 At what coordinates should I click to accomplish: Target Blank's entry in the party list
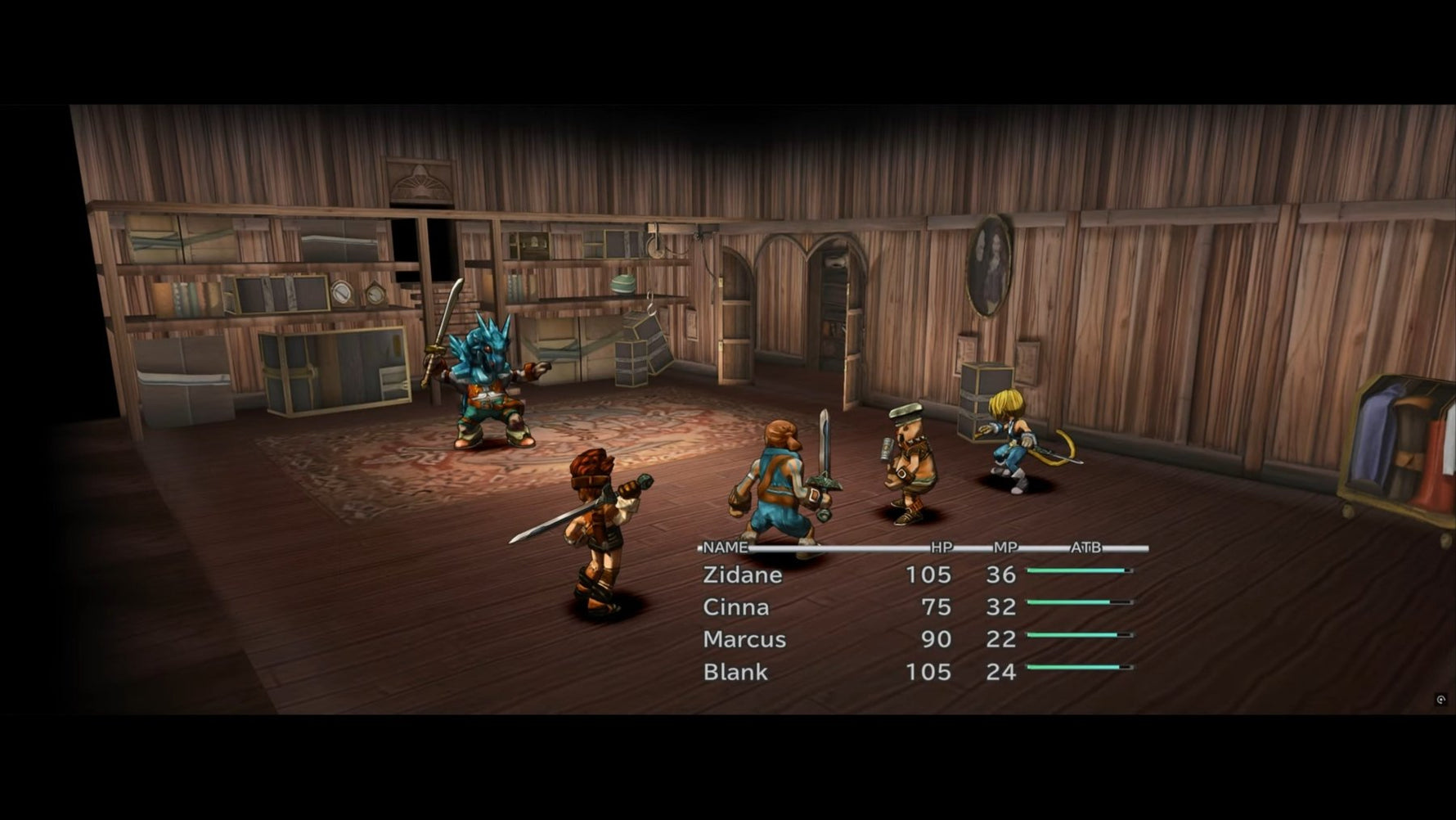(735, 672)
